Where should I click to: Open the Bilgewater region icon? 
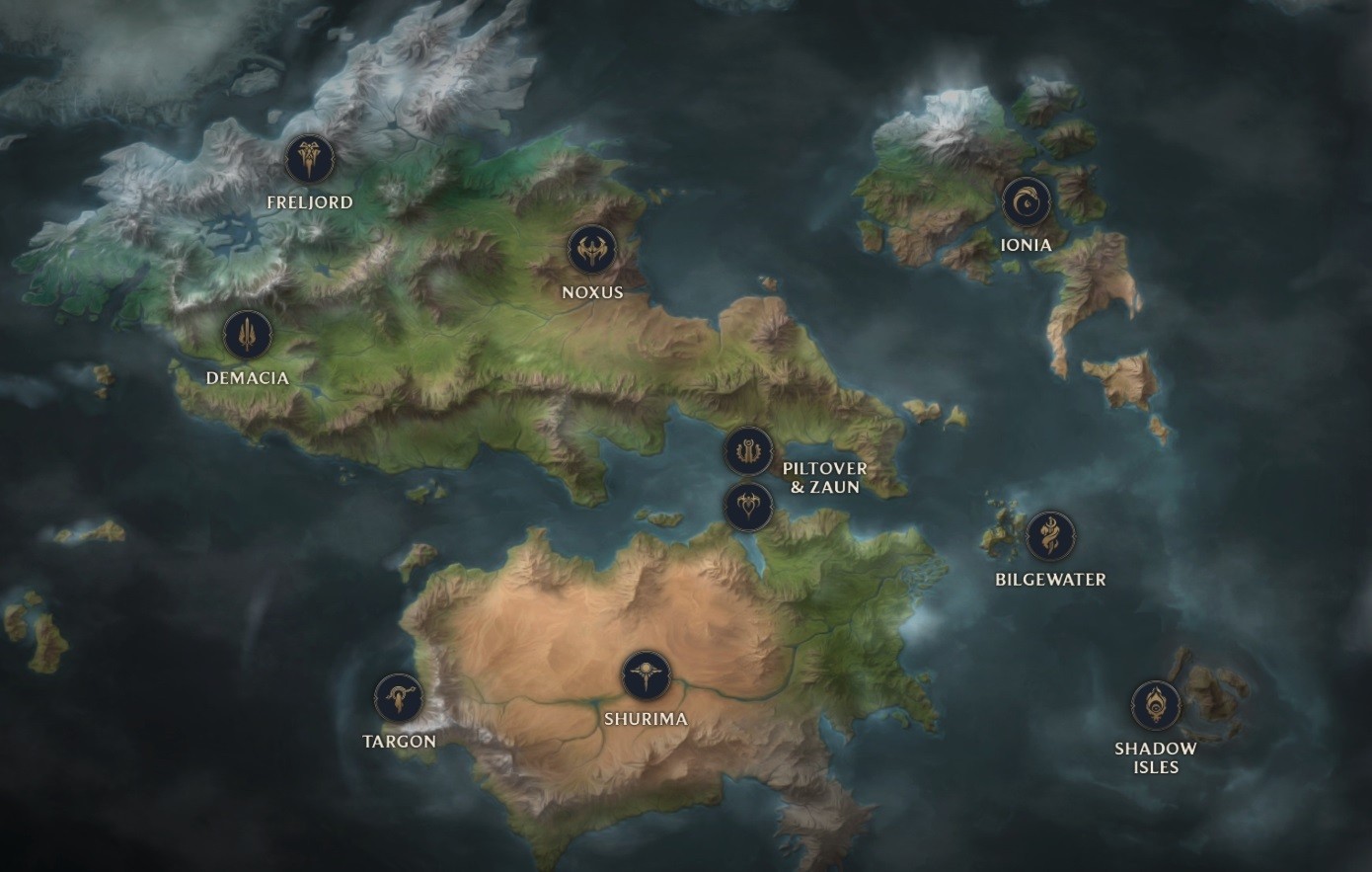1050,536
